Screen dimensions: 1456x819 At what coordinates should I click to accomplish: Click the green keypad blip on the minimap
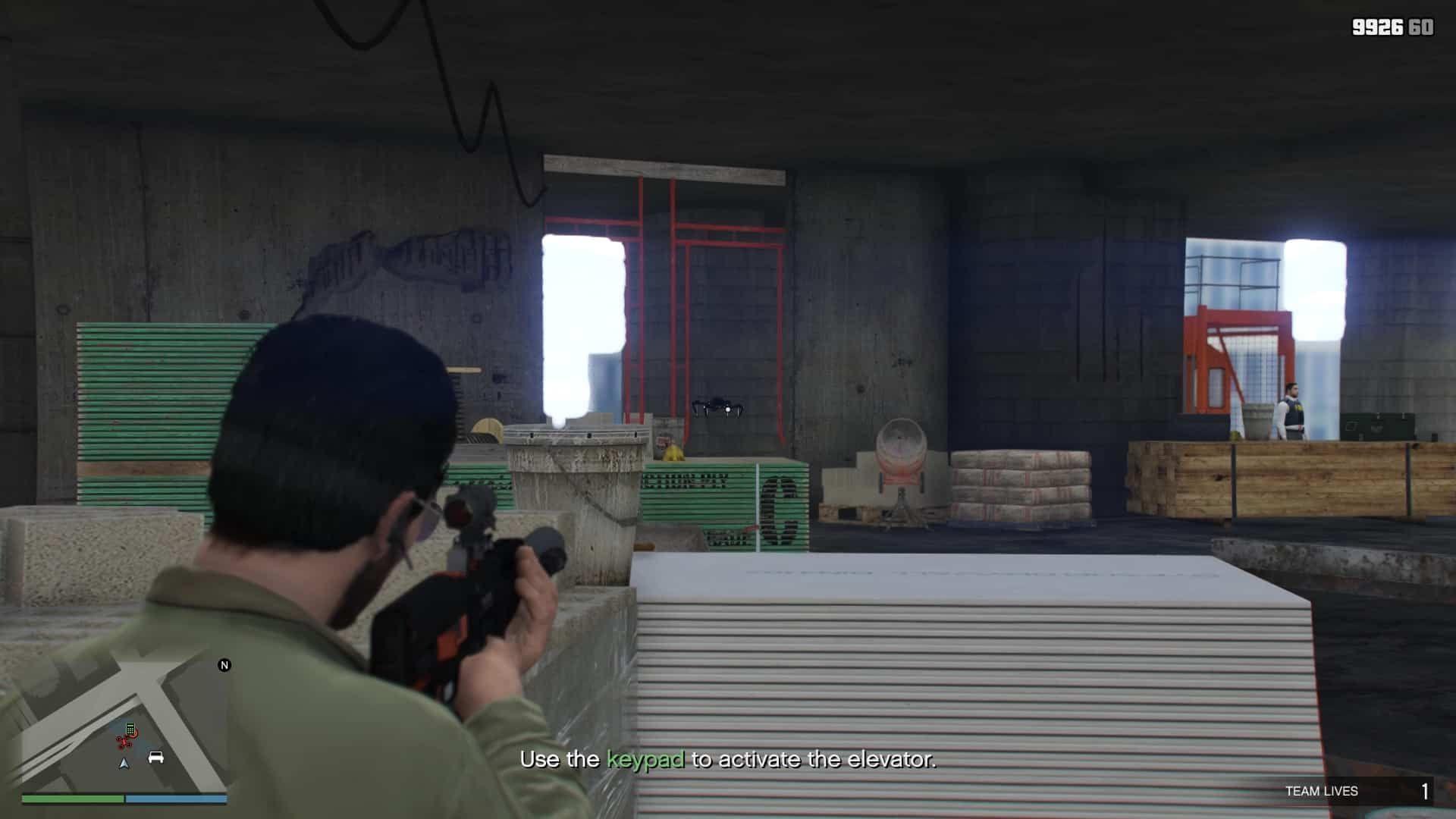[x=130, y=727]
